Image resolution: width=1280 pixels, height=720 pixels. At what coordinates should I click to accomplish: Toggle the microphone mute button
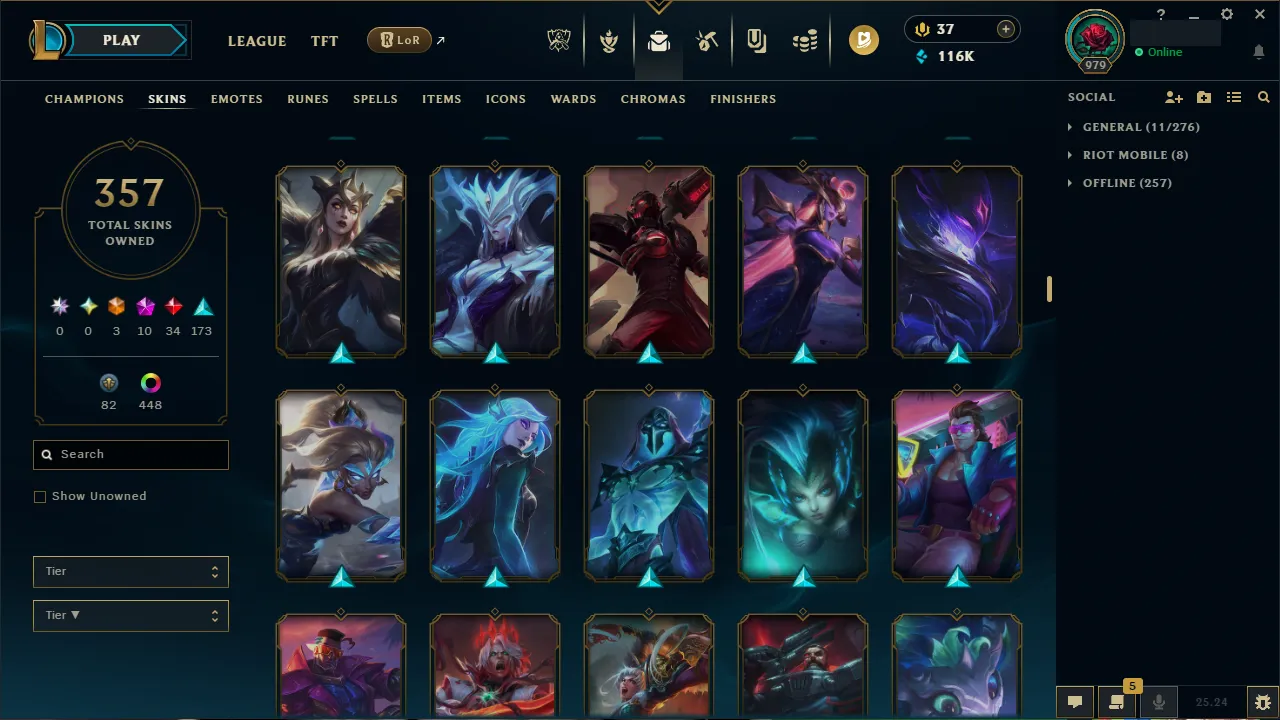pos(1158,701)
